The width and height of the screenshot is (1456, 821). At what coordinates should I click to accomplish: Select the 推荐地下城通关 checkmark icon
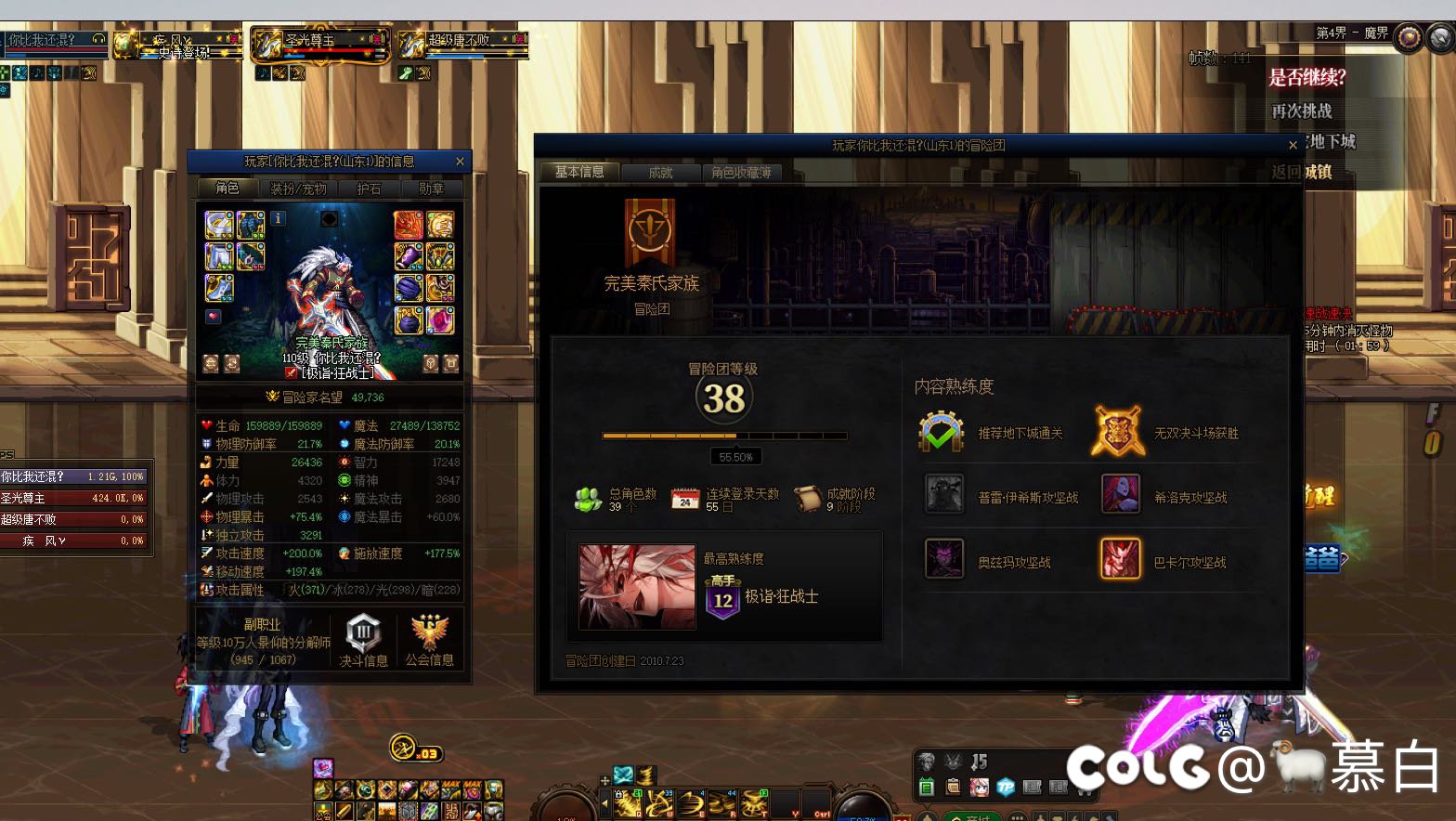click(x=942, y=432)
